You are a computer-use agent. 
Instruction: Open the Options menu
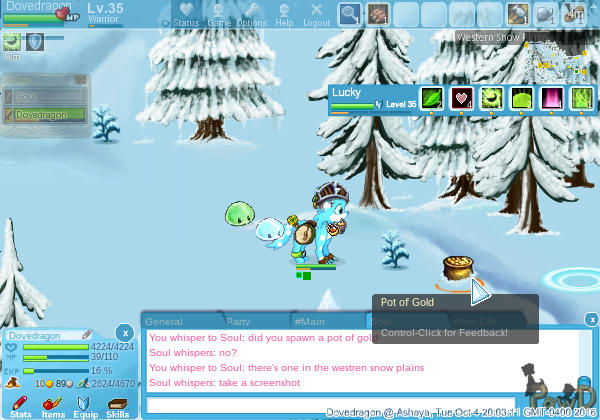click(x=252, y=14)
